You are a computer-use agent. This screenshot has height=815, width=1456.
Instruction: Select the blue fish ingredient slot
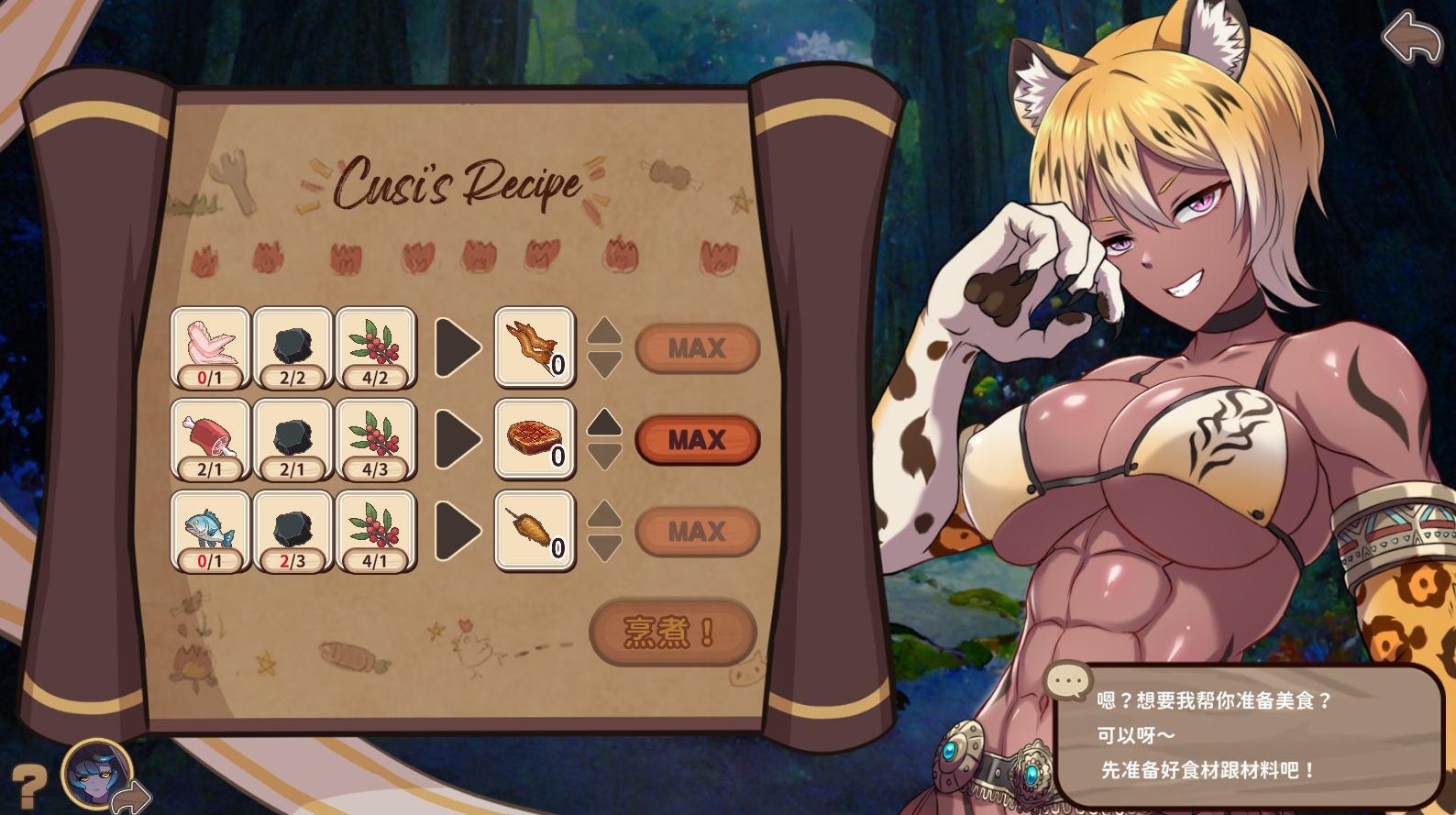click(x=210, y=532)
